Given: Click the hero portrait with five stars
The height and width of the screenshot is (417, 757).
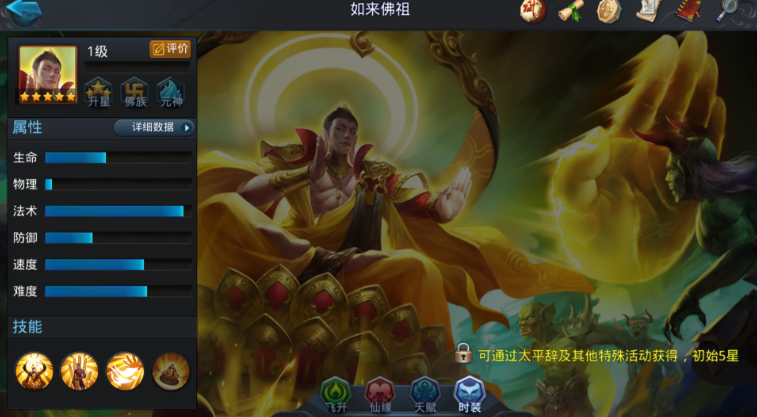Looking at the screenshot, I should pos(47,74).
